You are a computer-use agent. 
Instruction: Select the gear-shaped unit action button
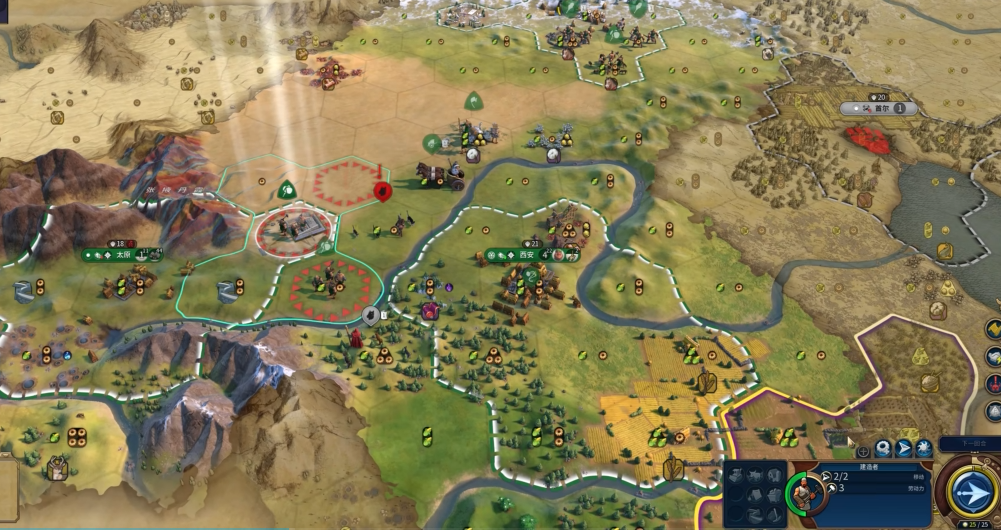coord(883,449)
